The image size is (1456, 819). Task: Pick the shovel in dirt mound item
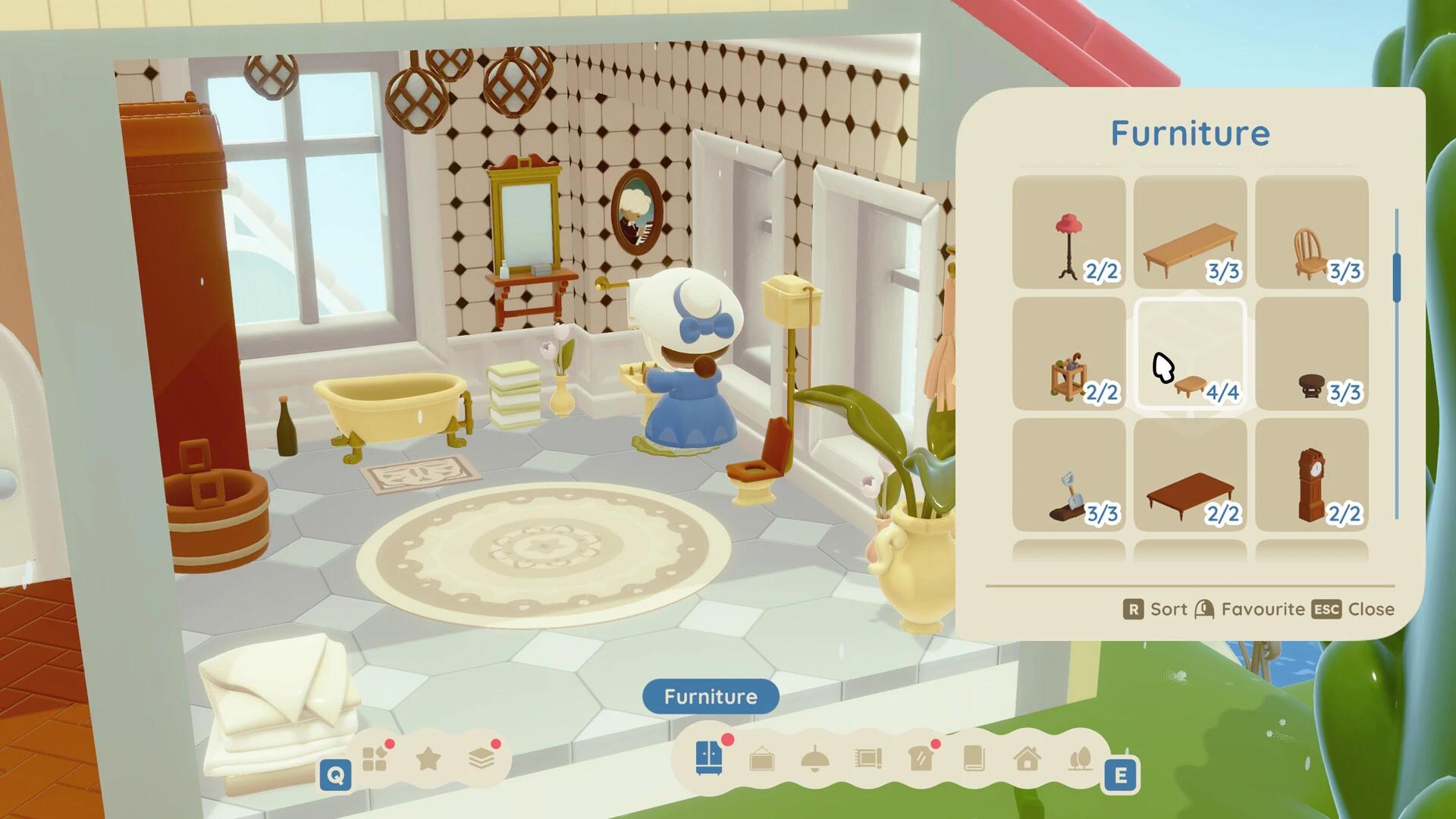[x=1068, y=475]
